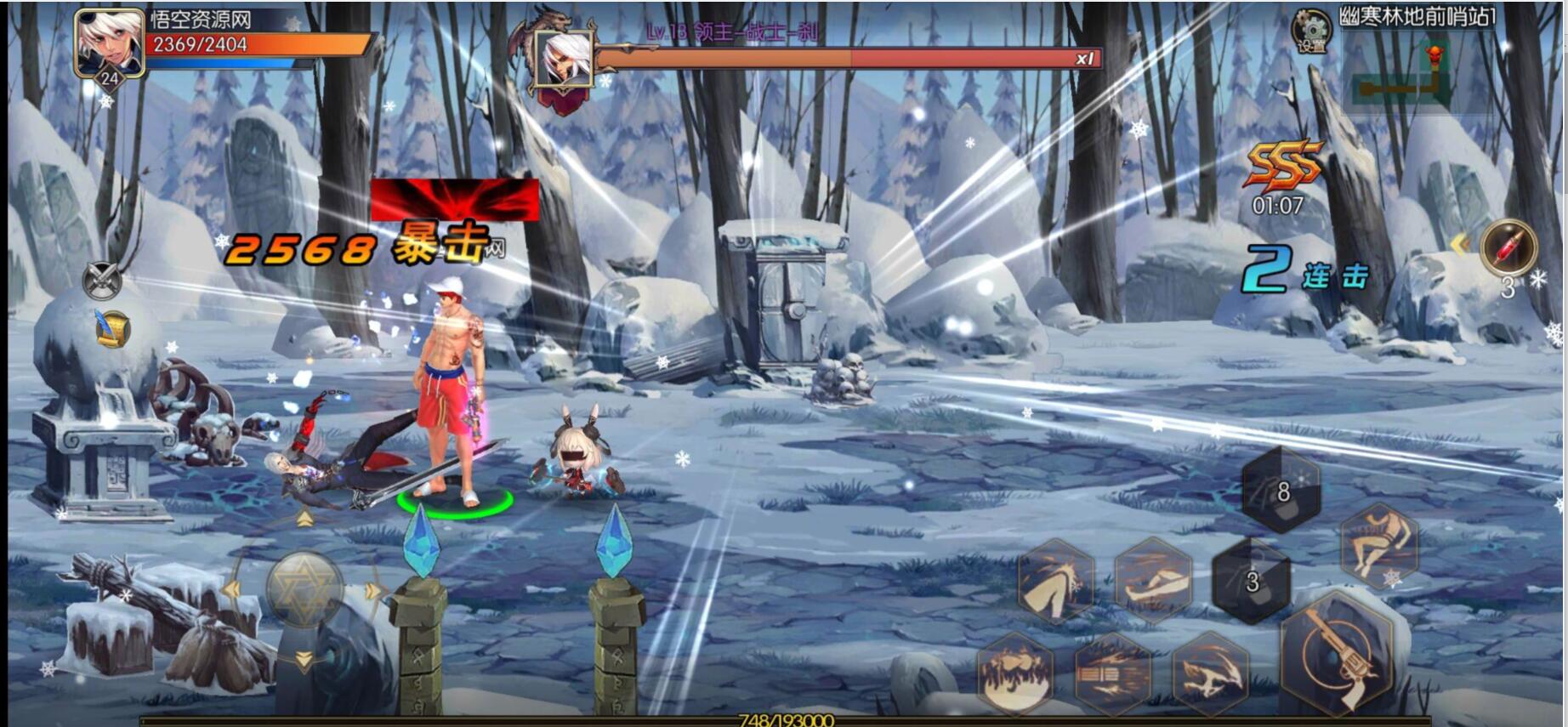
Task: Tap the skill on 8-second cooldown
Action: pyautogui.click(x=1281, y=491)
